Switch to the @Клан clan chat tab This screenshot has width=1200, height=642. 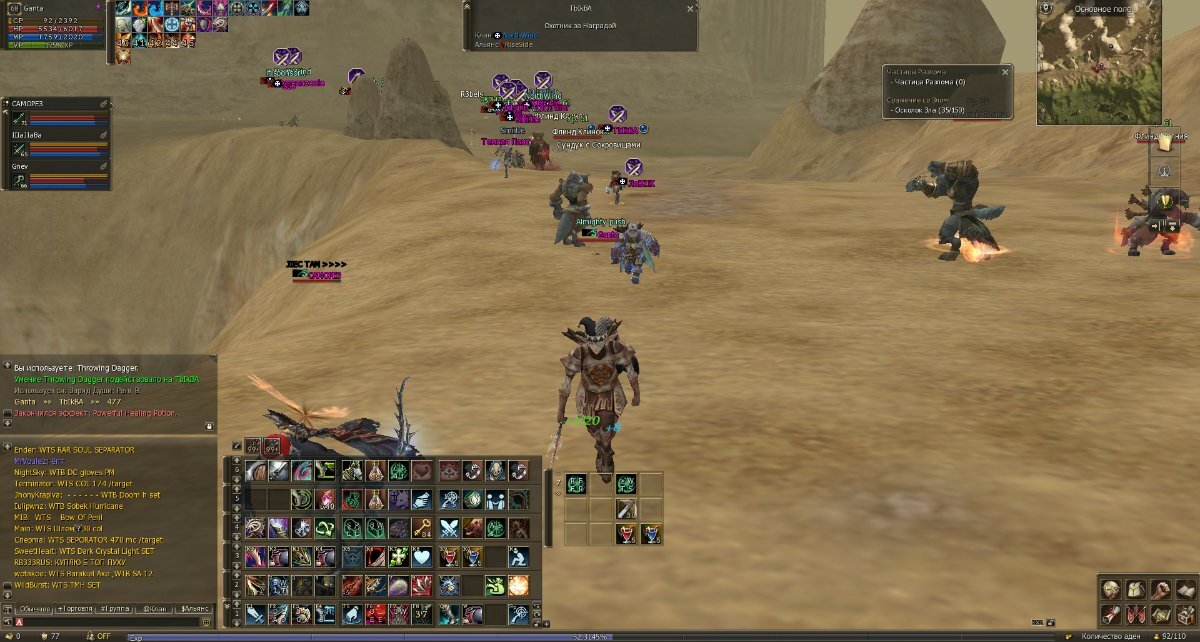tap(154, 608)
